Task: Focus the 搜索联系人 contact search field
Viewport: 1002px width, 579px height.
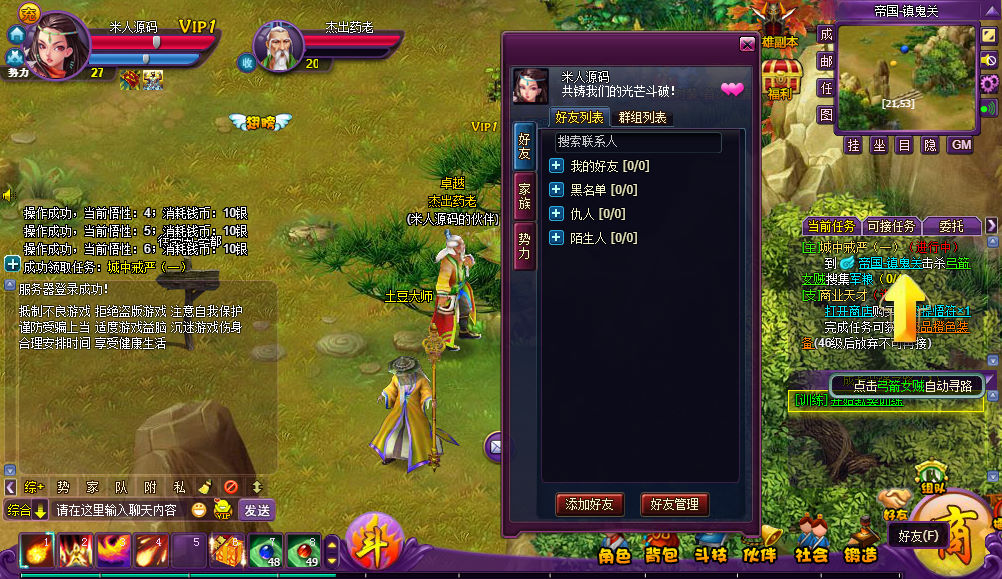Action: 637,142
